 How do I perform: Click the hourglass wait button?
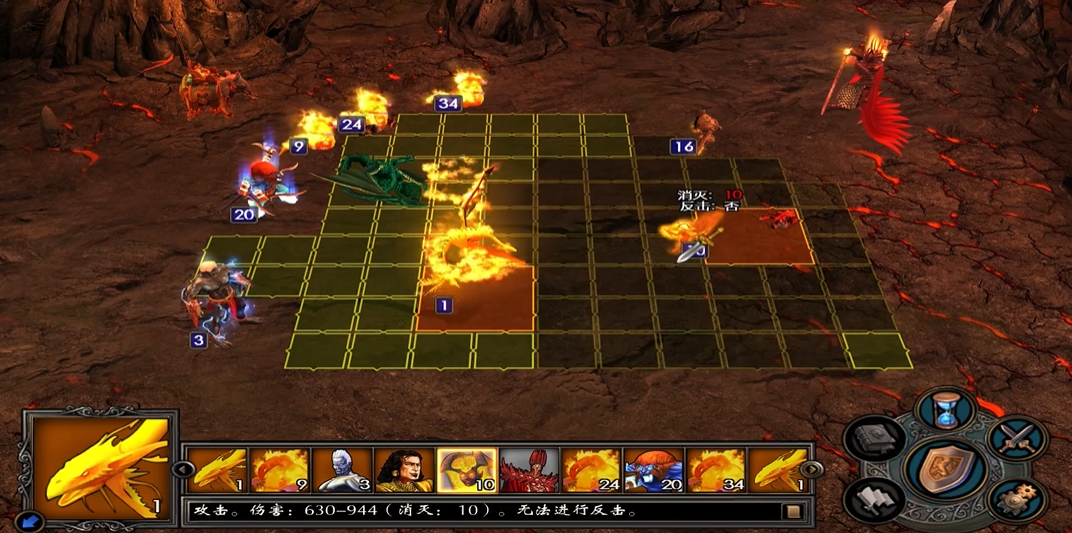tap(944, 410)
